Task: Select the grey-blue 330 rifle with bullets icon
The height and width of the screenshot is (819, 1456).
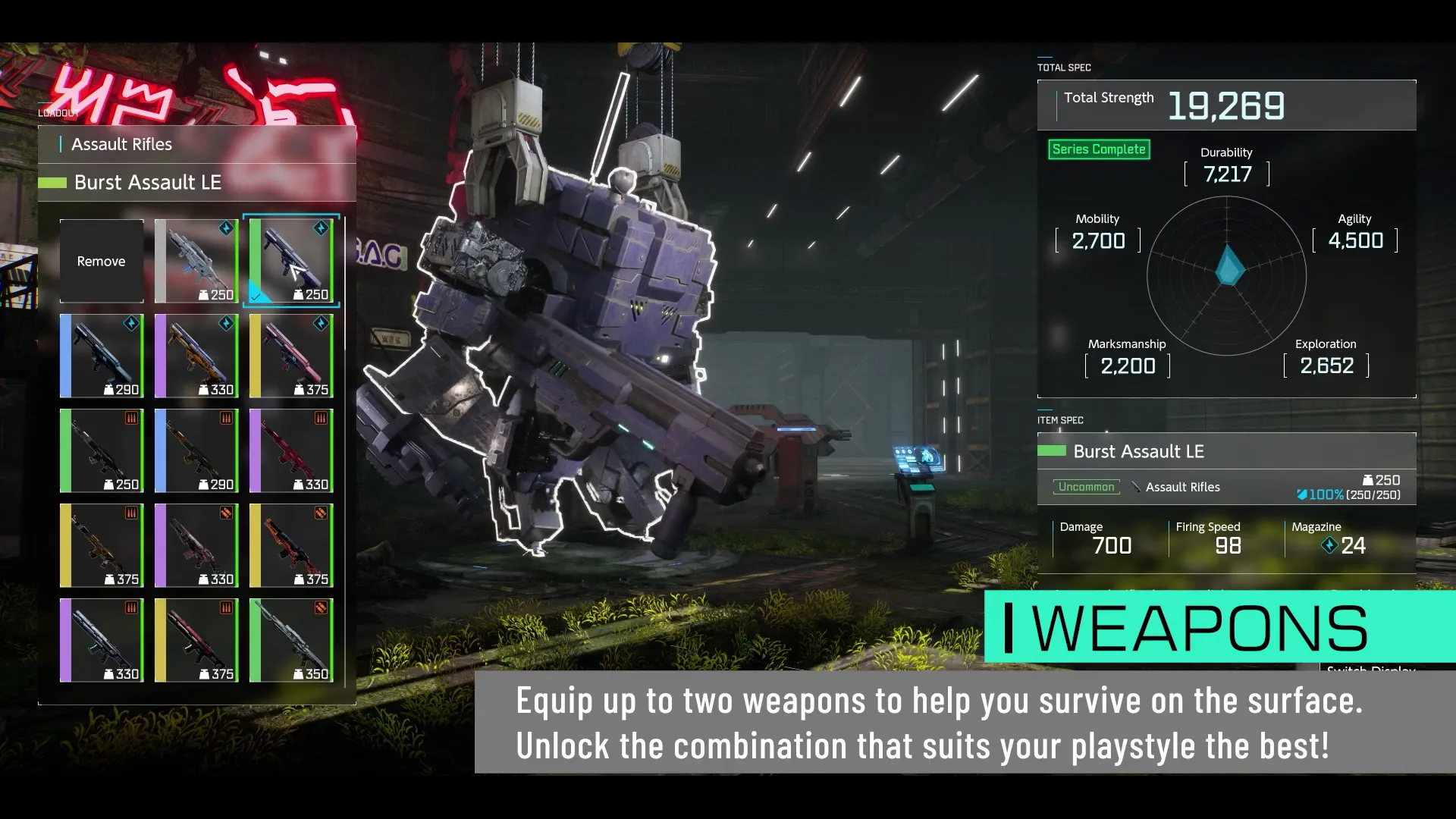Action: (x=102, y=640)
